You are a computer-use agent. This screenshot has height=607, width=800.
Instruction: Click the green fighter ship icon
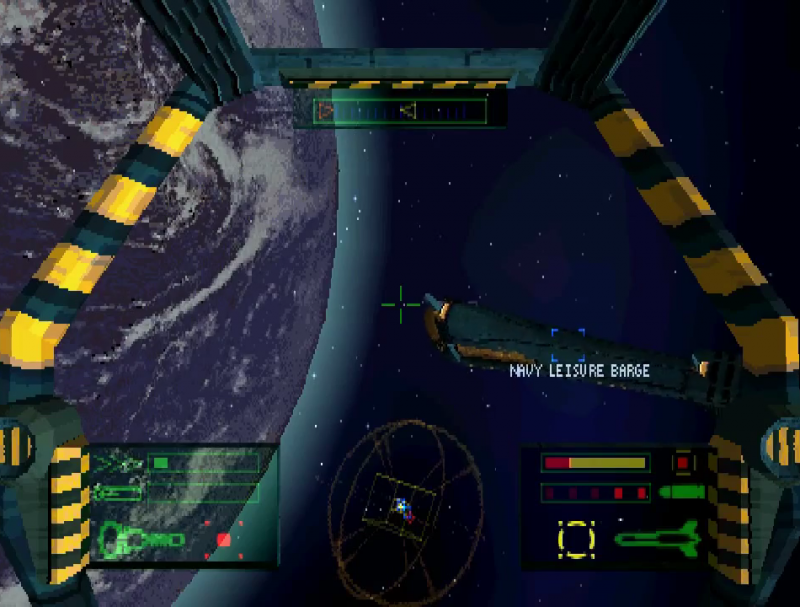coord(118,463)
